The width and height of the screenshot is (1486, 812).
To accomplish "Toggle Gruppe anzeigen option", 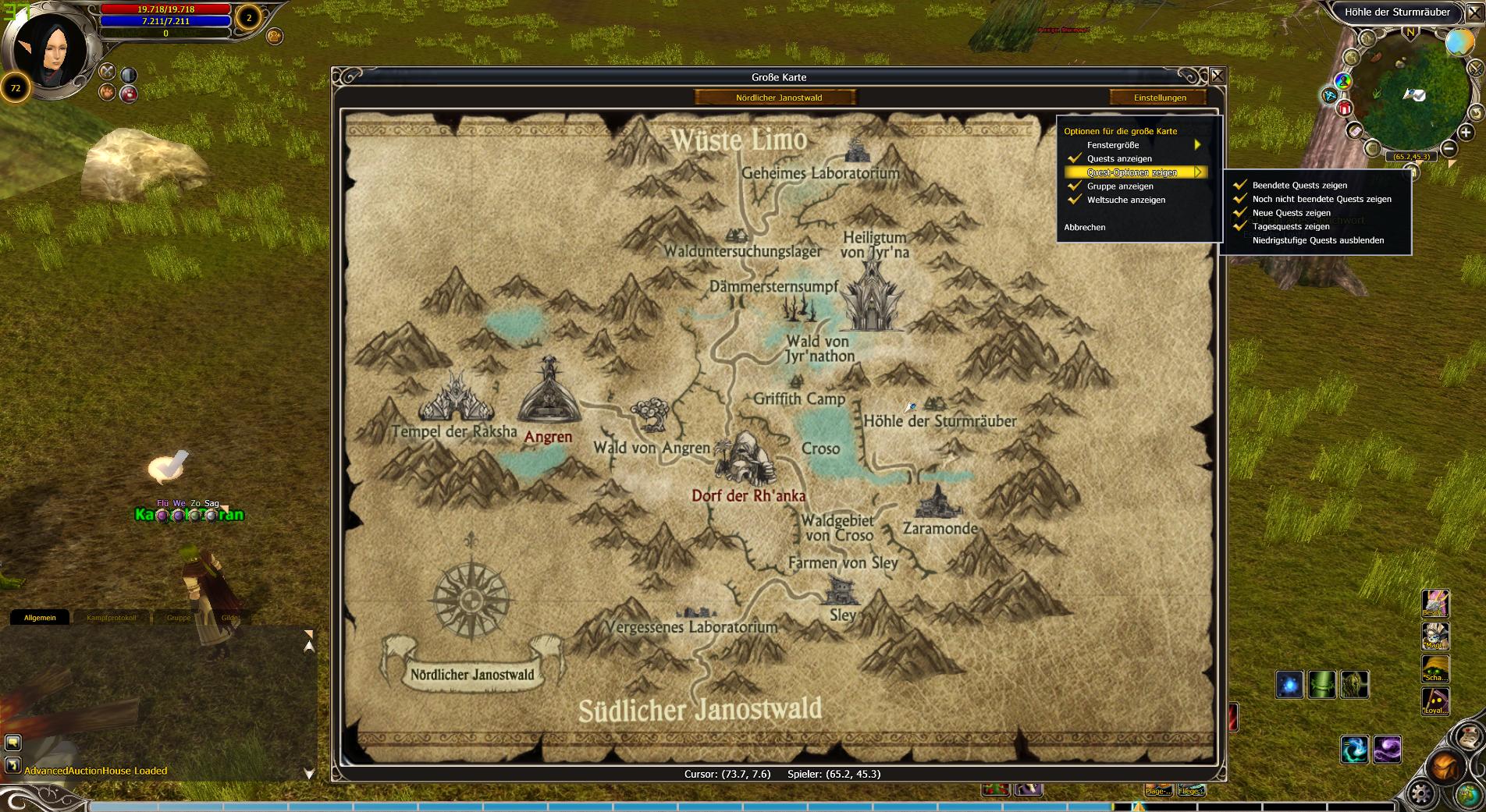I will (x=1120, y=186).
